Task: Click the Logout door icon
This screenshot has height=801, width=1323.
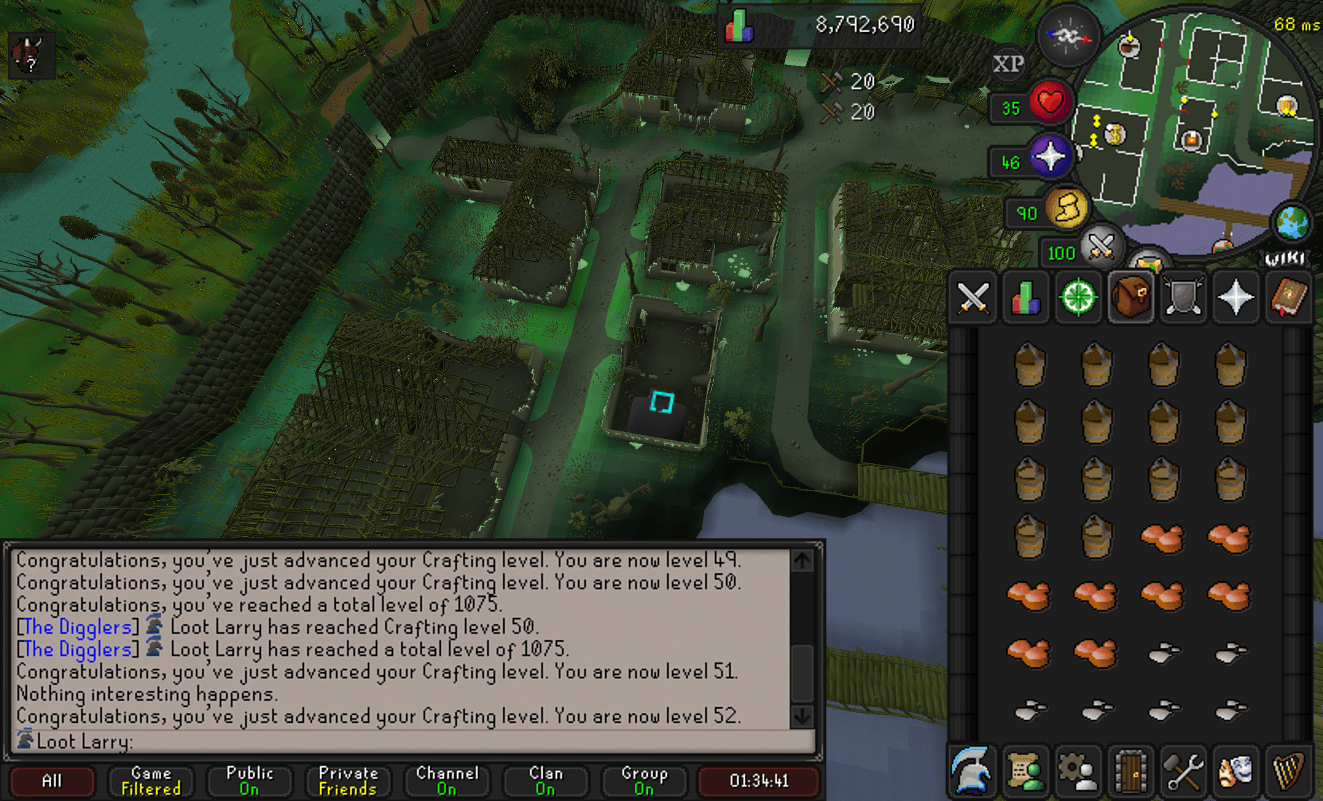Action: coord(1130,770)
